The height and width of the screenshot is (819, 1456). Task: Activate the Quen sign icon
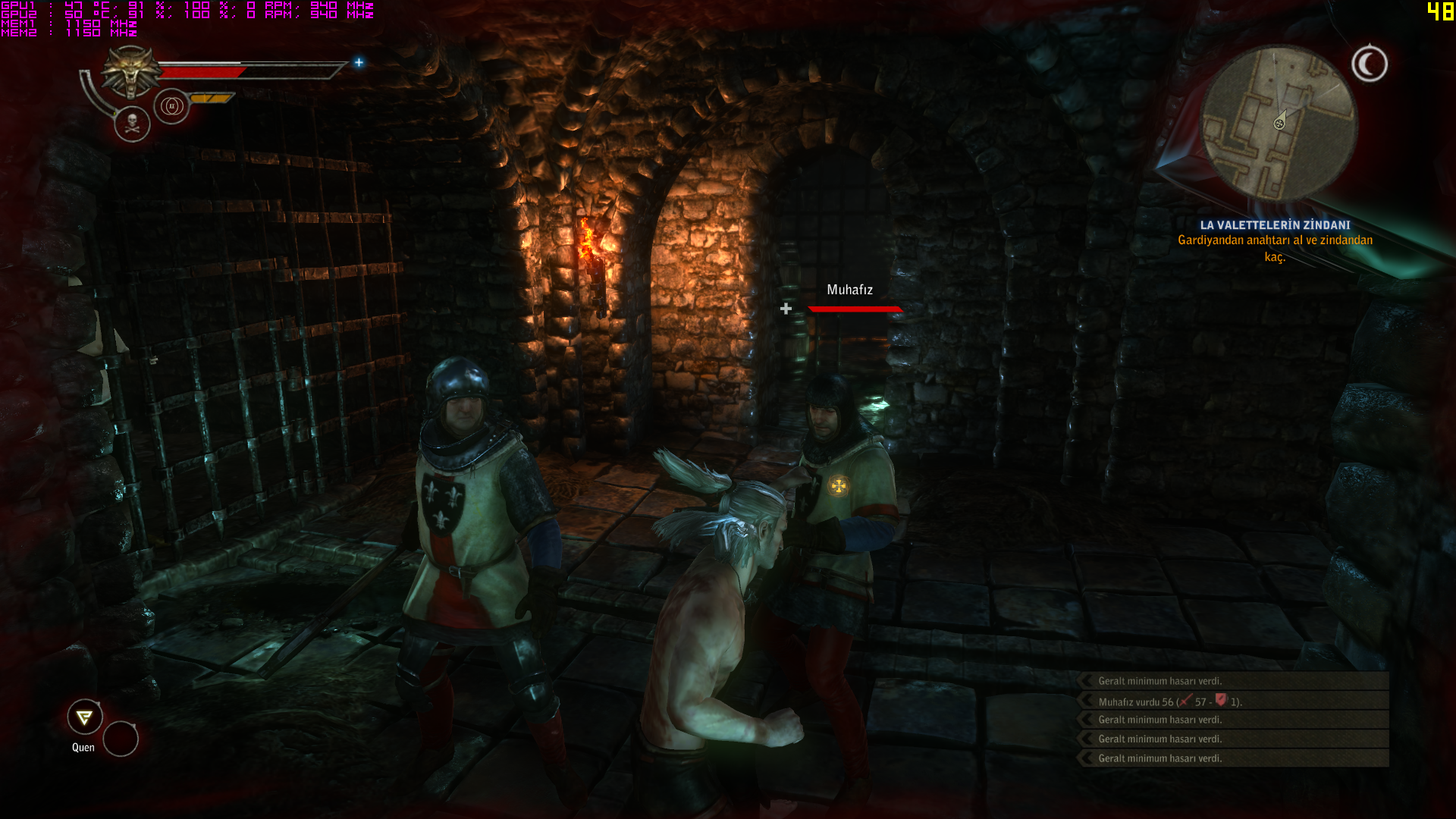(85, 717)
